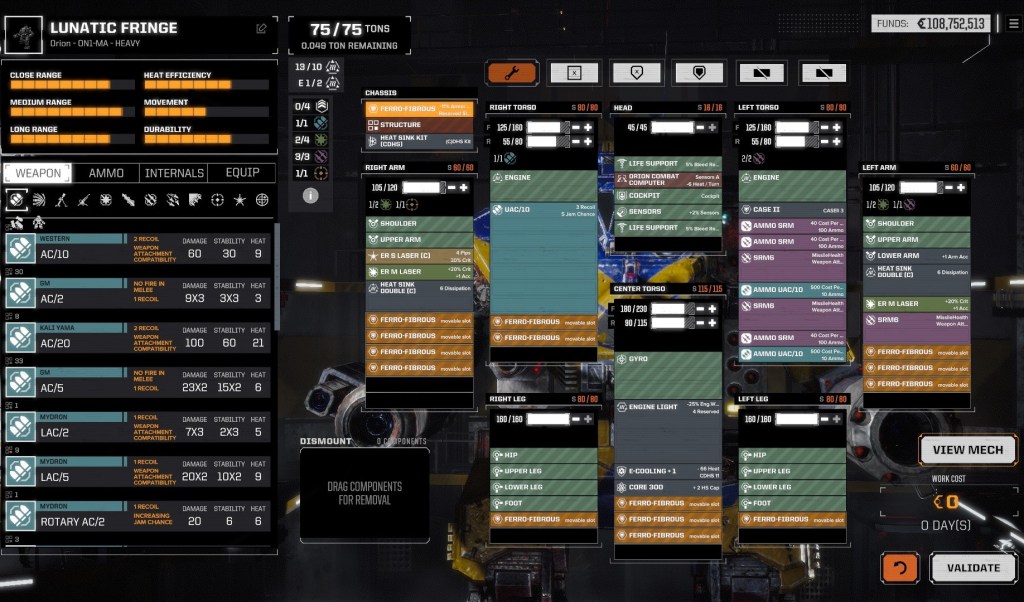The height and width of the screenshot is (602, 1024).
Task: Show the WEAPON tab list
Action: tap(39, 173)
